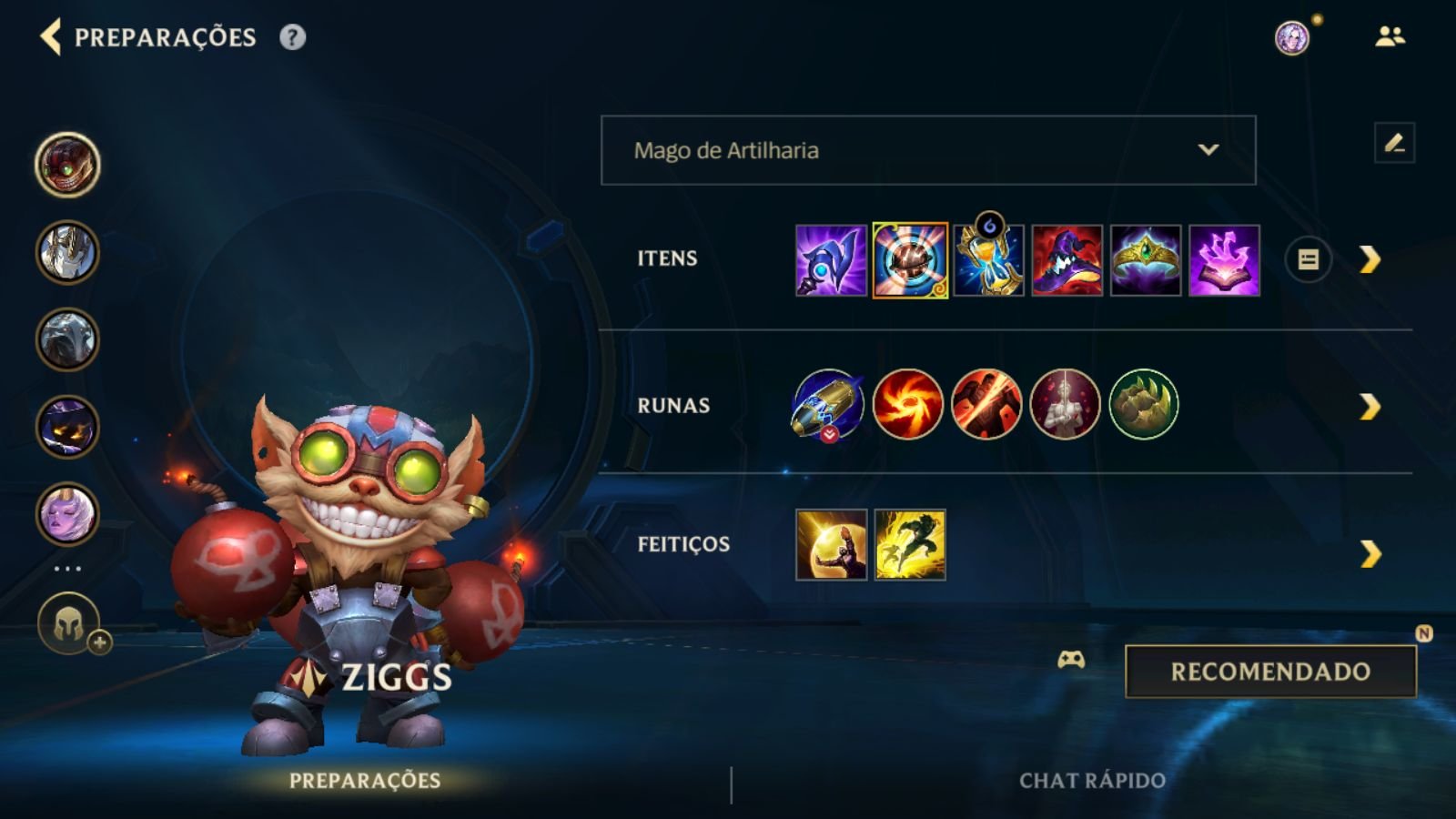Image resolution: width=1456 pixels, height=819 pixels.
Task: Switch to the Chat Rápido tab
Action: point(1093,780)
